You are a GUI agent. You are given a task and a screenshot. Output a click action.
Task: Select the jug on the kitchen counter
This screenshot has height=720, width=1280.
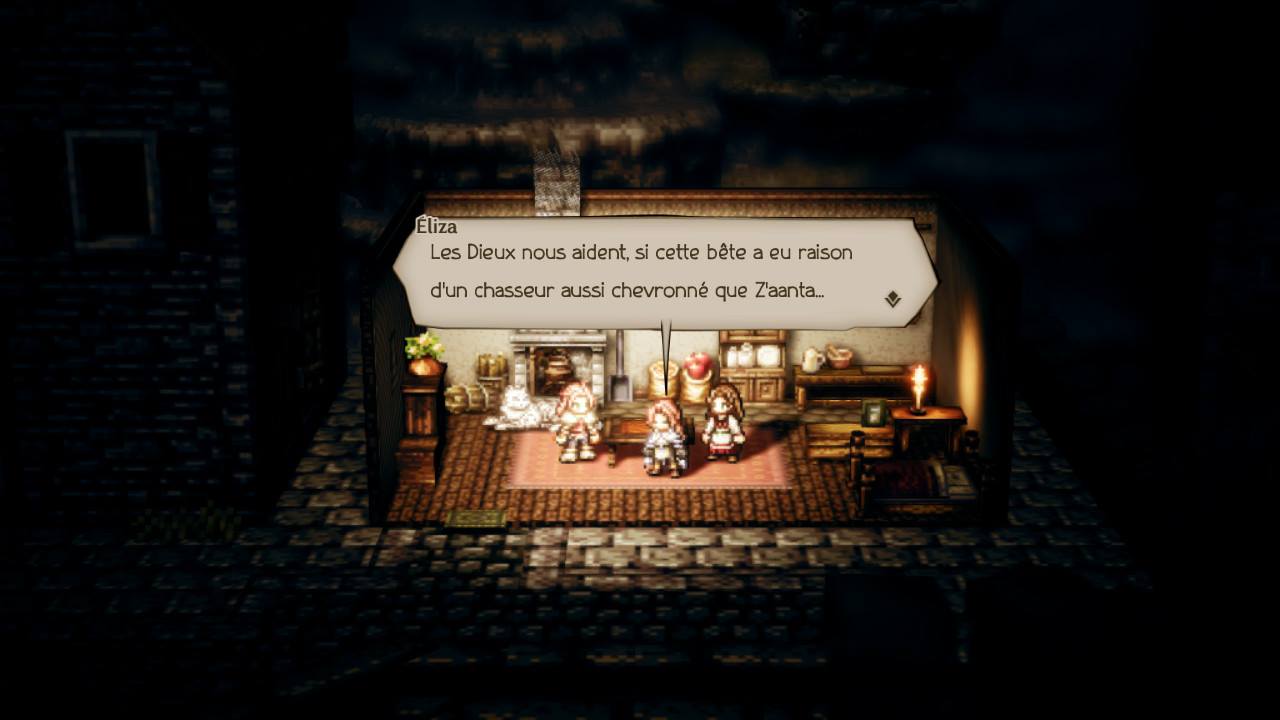click(810, 362)
